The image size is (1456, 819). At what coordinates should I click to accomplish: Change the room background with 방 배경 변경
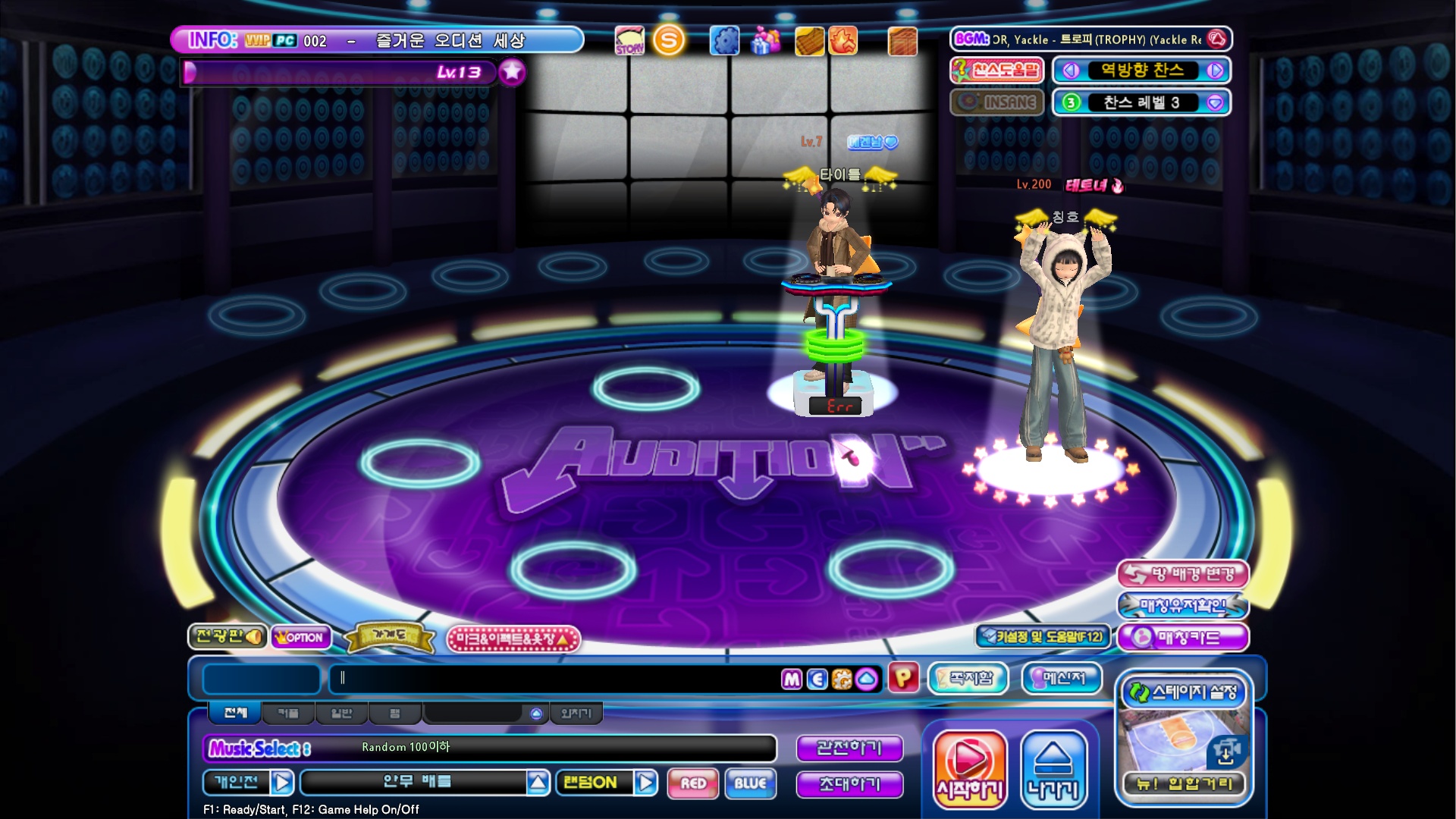[x=1182, y=575]
